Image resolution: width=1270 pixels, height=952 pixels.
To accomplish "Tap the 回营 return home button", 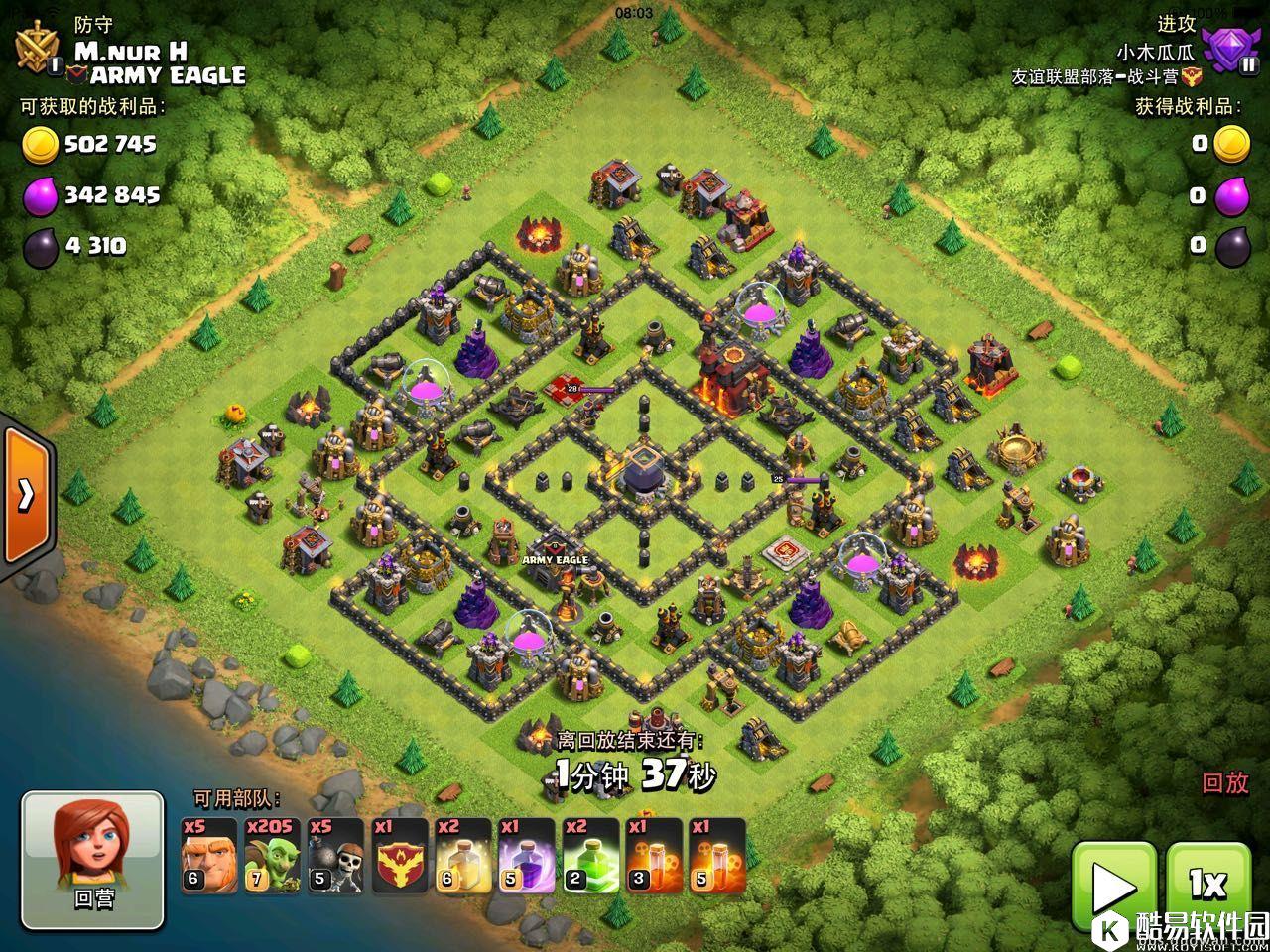I will (x=93, y=861).
